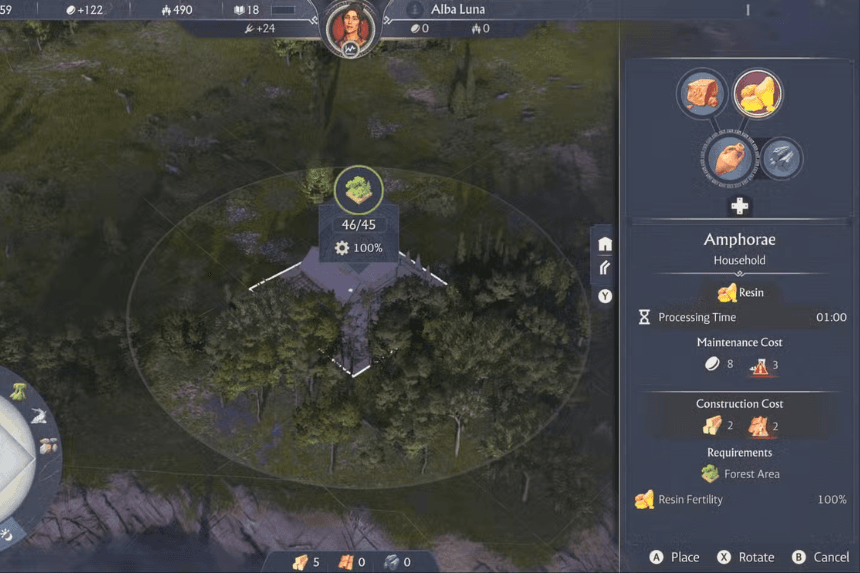Click the forest area icon above building
This screenshot has height=573, width=860.
357,185
